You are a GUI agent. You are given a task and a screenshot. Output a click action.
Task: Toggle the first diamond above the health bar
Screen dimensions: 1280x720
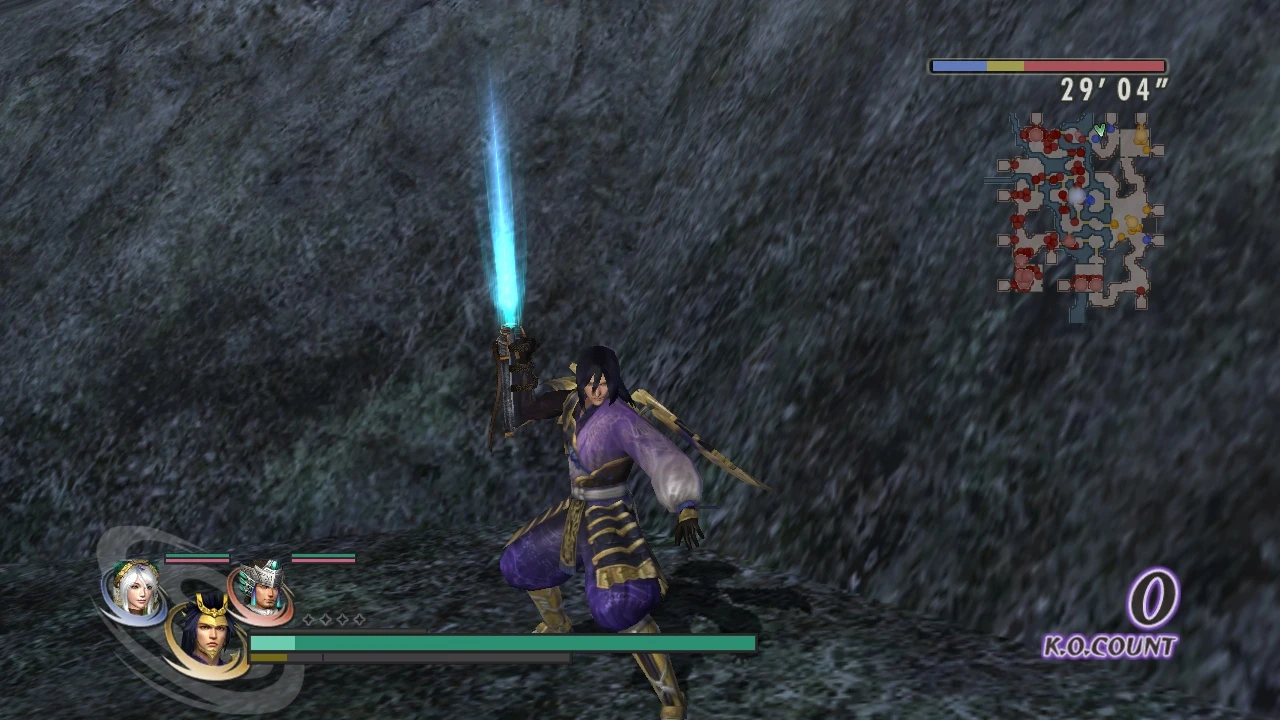pos(308,620)
